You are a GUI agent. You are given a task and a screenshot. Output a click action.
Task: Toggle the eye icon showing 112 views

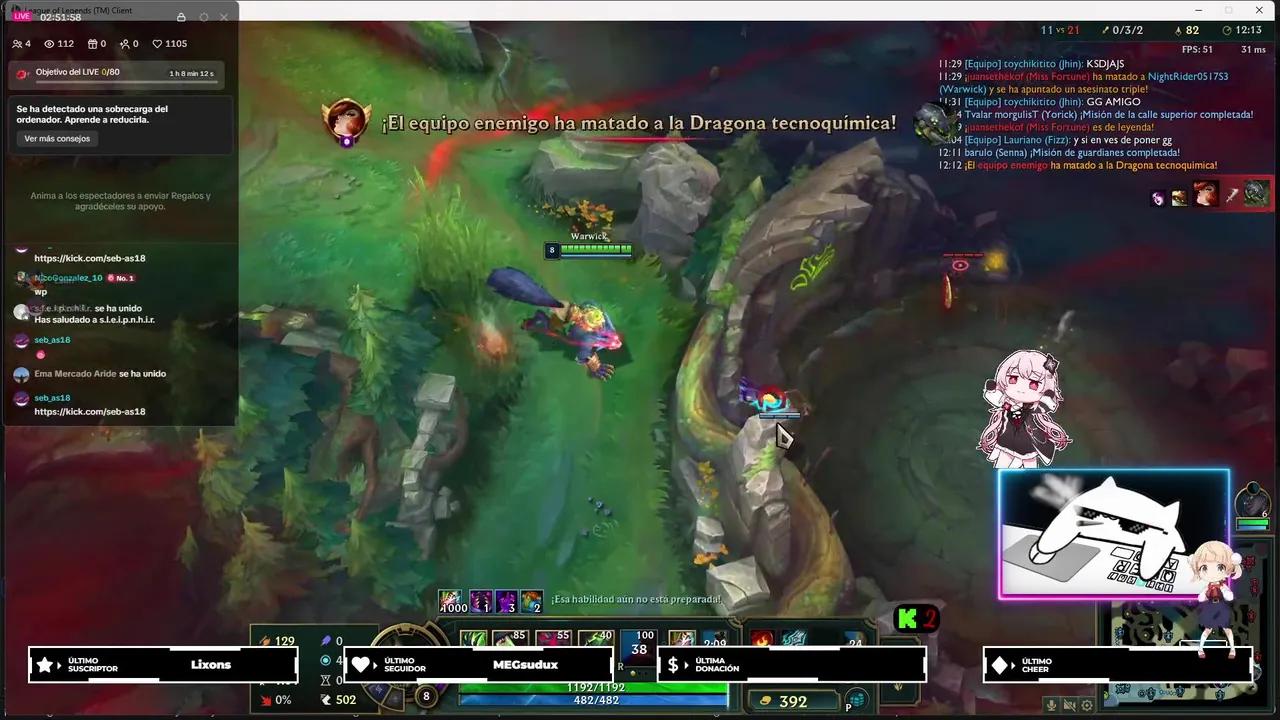(48, 43)
